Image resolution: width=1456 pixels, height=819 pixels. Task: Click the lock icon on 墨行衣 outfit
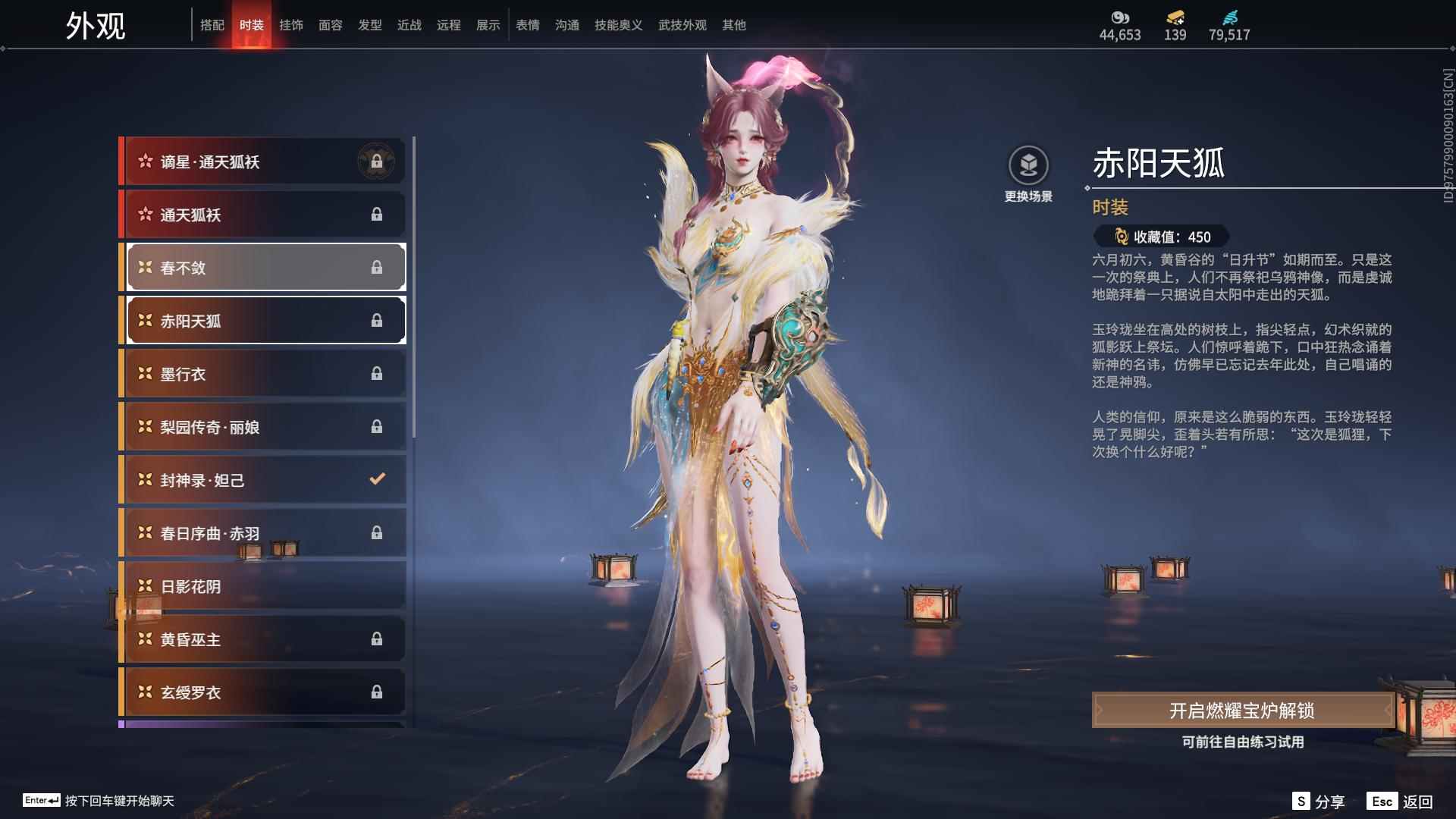[377, 373]
